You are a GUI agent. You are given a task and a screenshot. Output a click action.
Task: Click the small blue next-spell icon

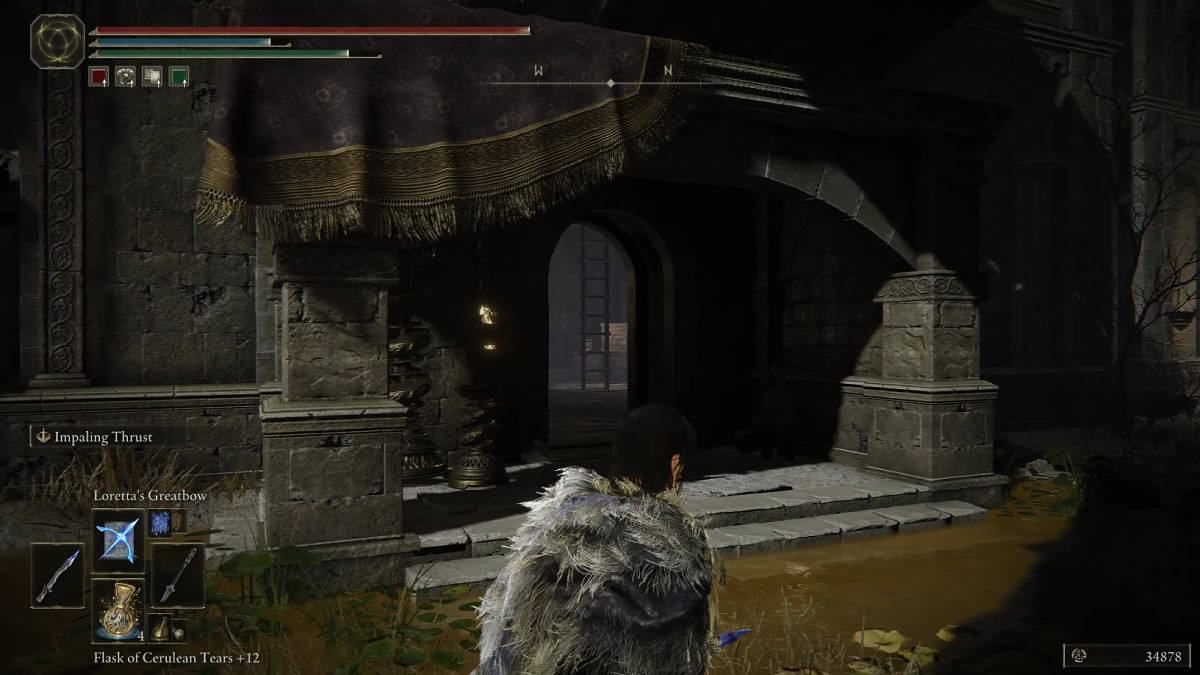(160, 521)
